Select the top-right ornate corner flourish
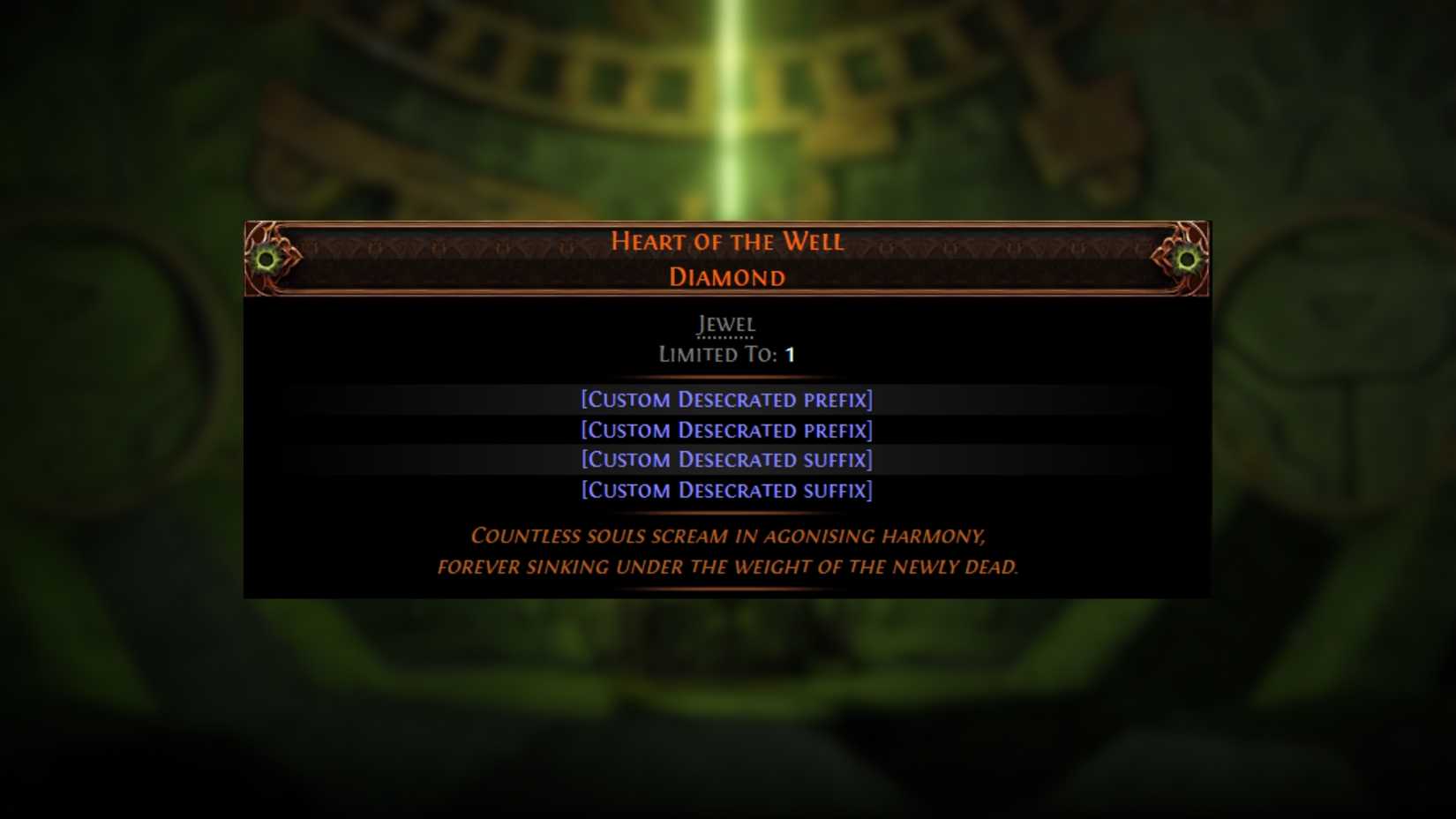The width and height of the screenshot is (1456, 819). point(1196,231)
